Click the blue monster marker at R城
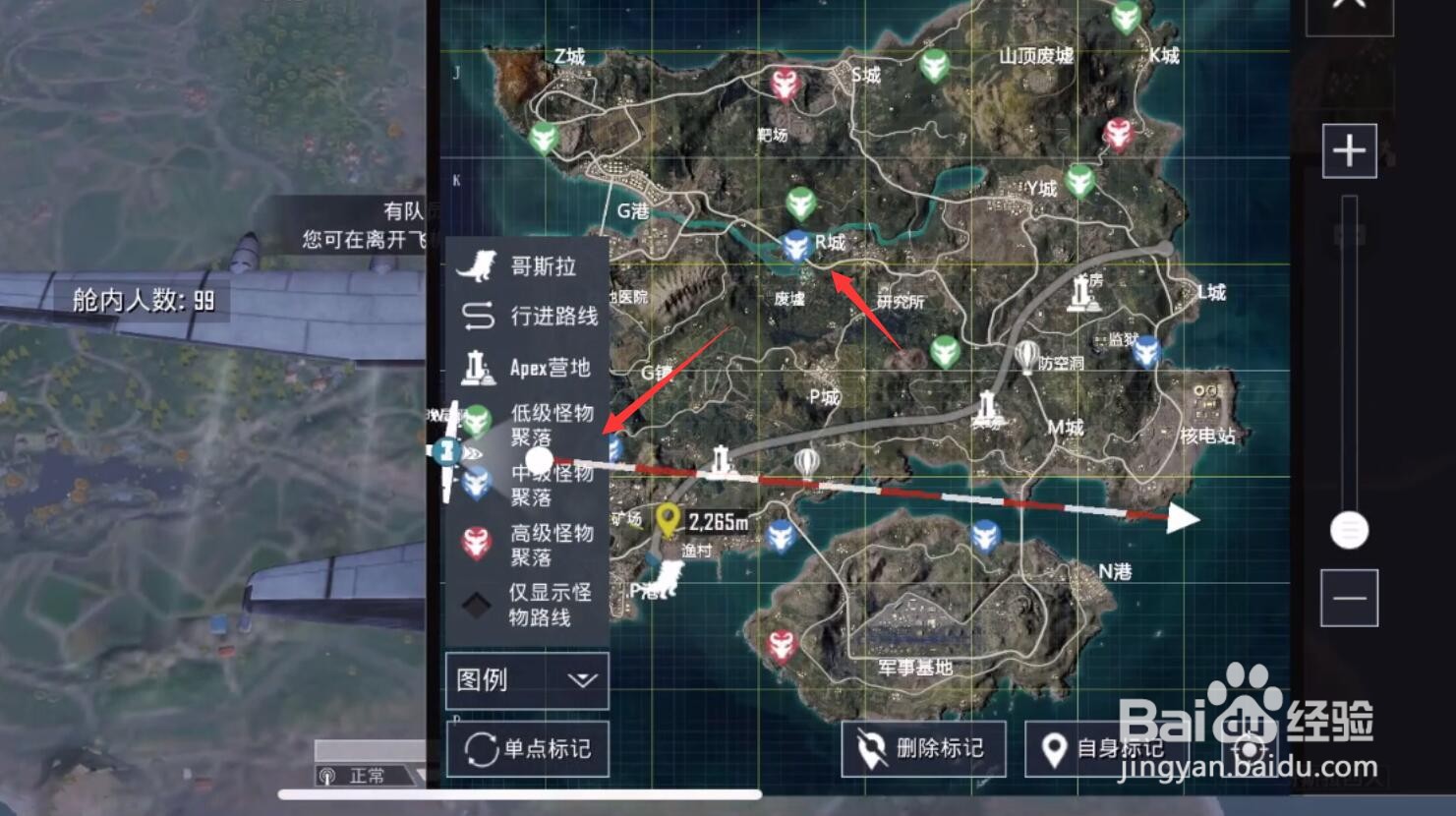This screenshot has width=1456, height=816. (x=794, y=246)
